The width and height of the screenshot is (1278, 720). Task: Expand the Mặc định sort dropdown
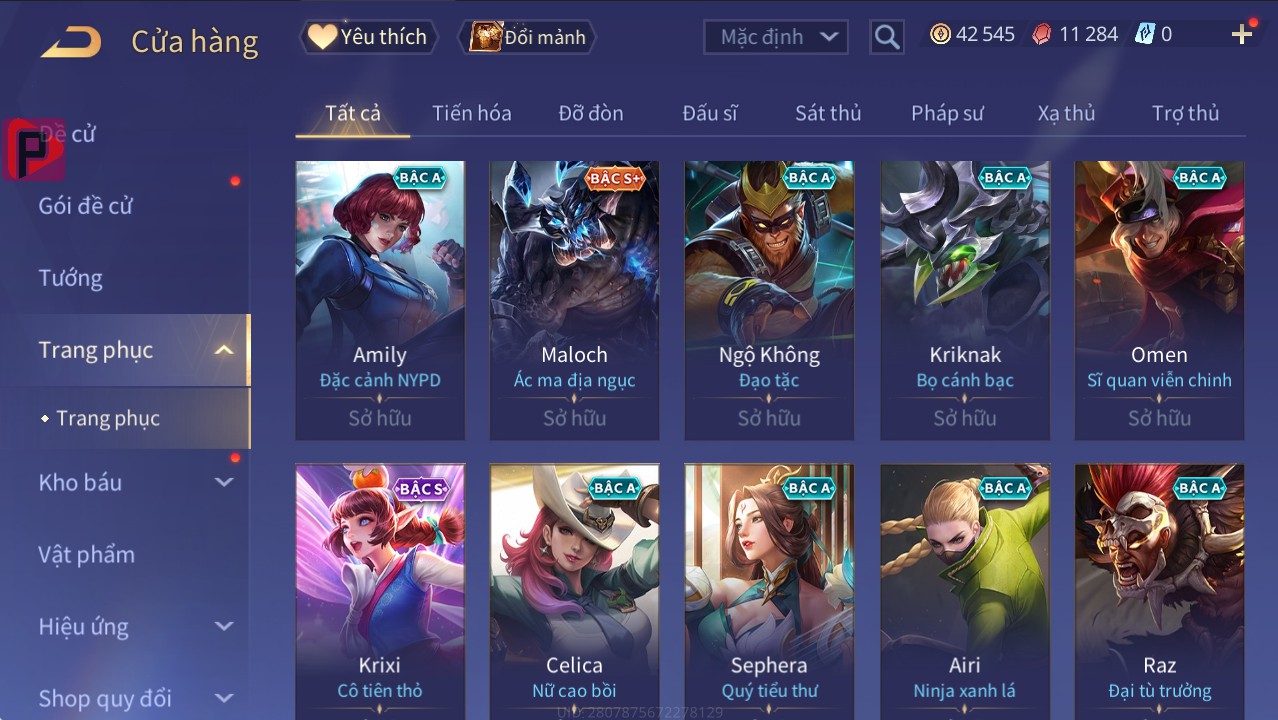776,37
